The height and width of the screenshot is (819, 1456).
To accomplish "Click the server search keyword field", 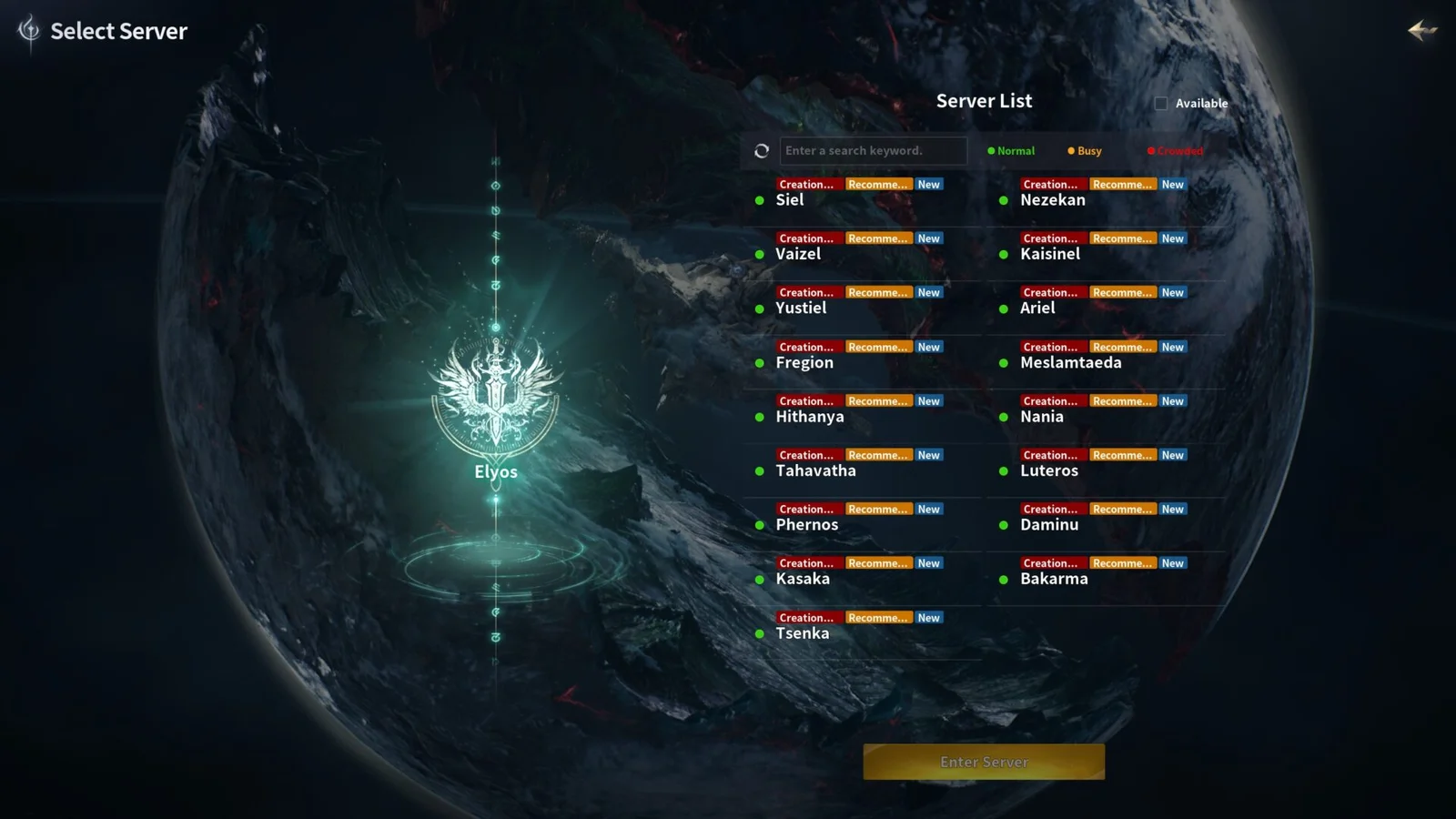I will coord(872,151).
